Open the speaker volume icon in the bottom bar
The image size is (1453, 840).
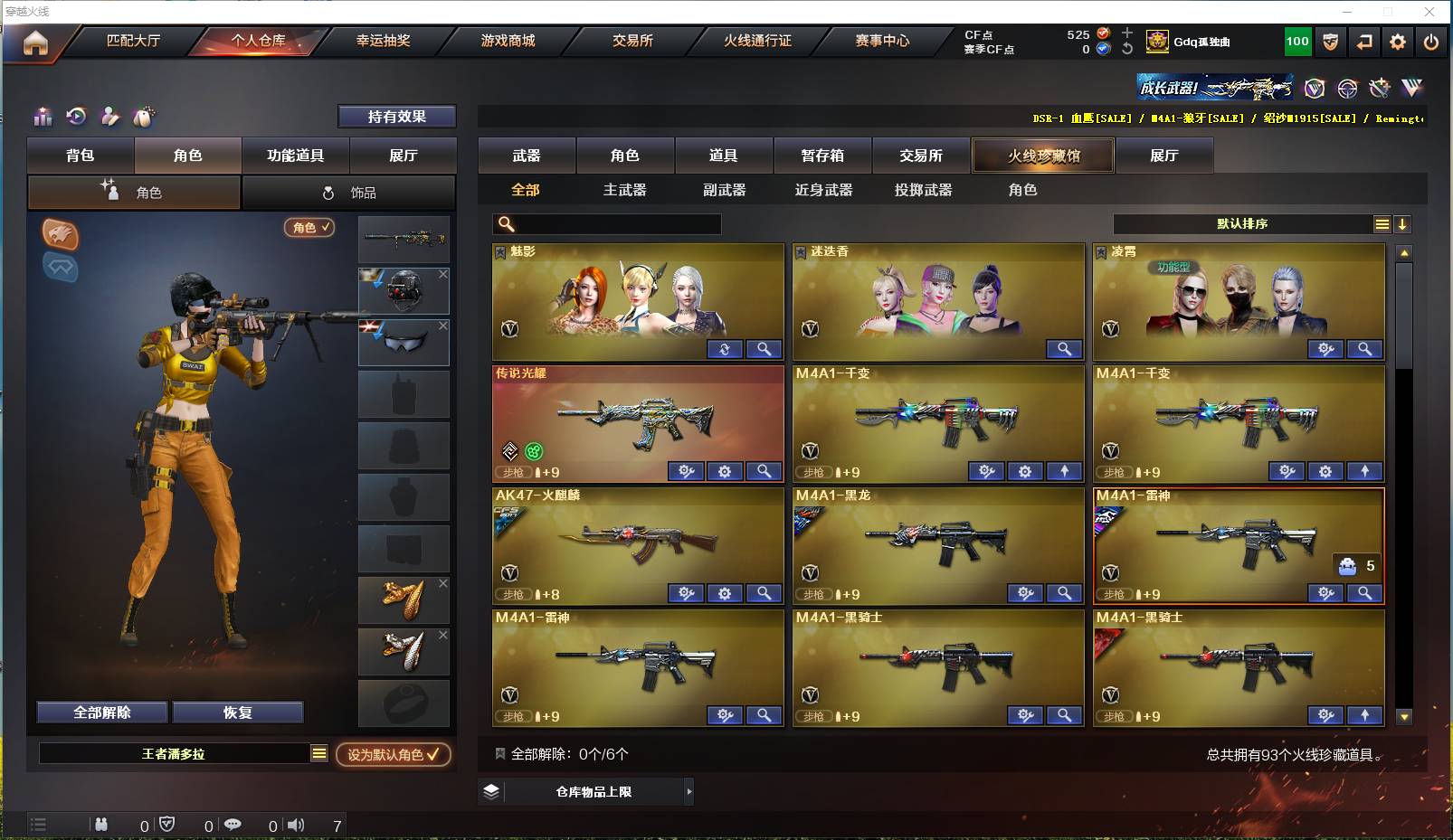coord(296,825)
